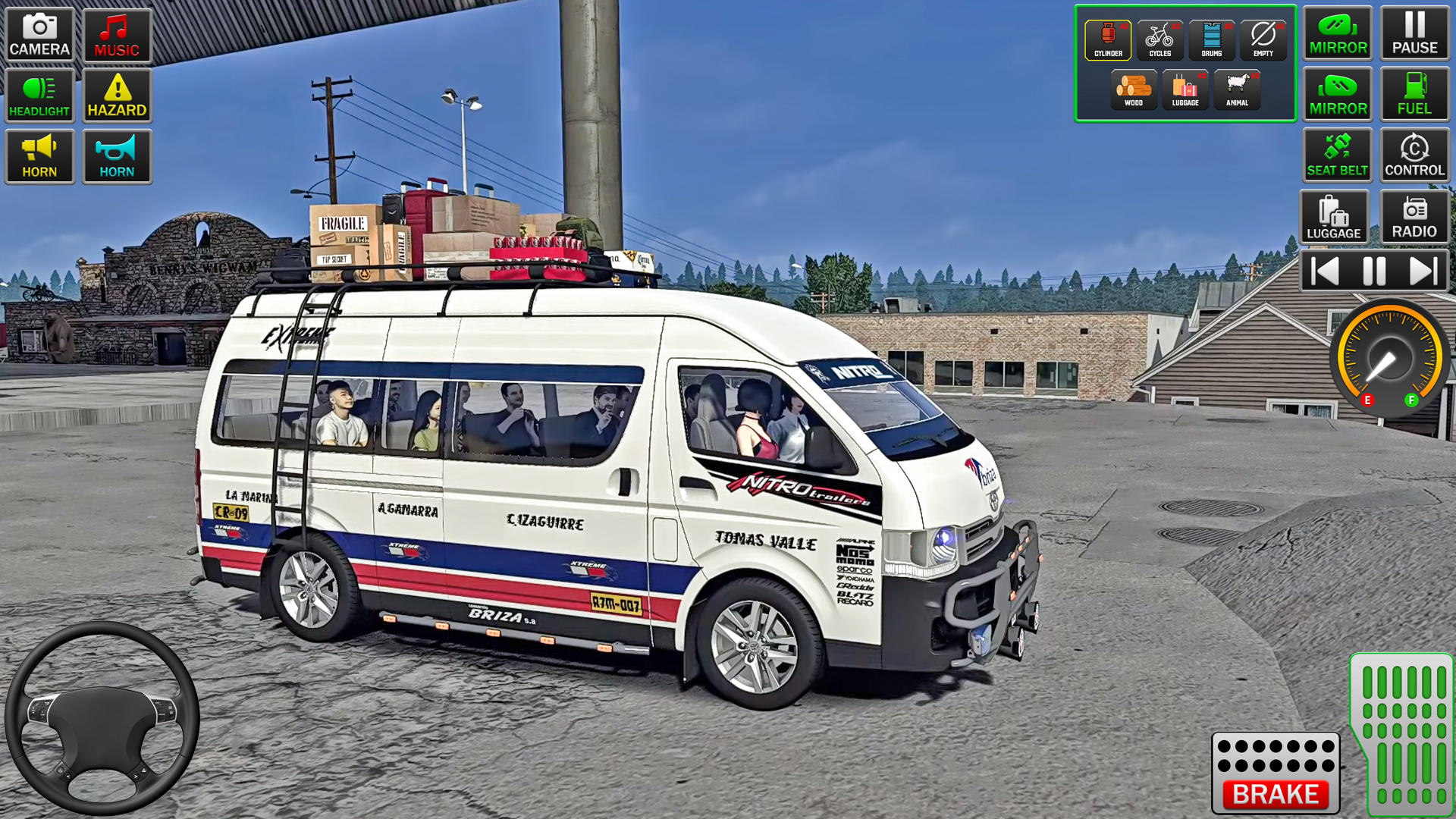
Task: Open the Camera view switcher
Action: click(x=39, y=33)
